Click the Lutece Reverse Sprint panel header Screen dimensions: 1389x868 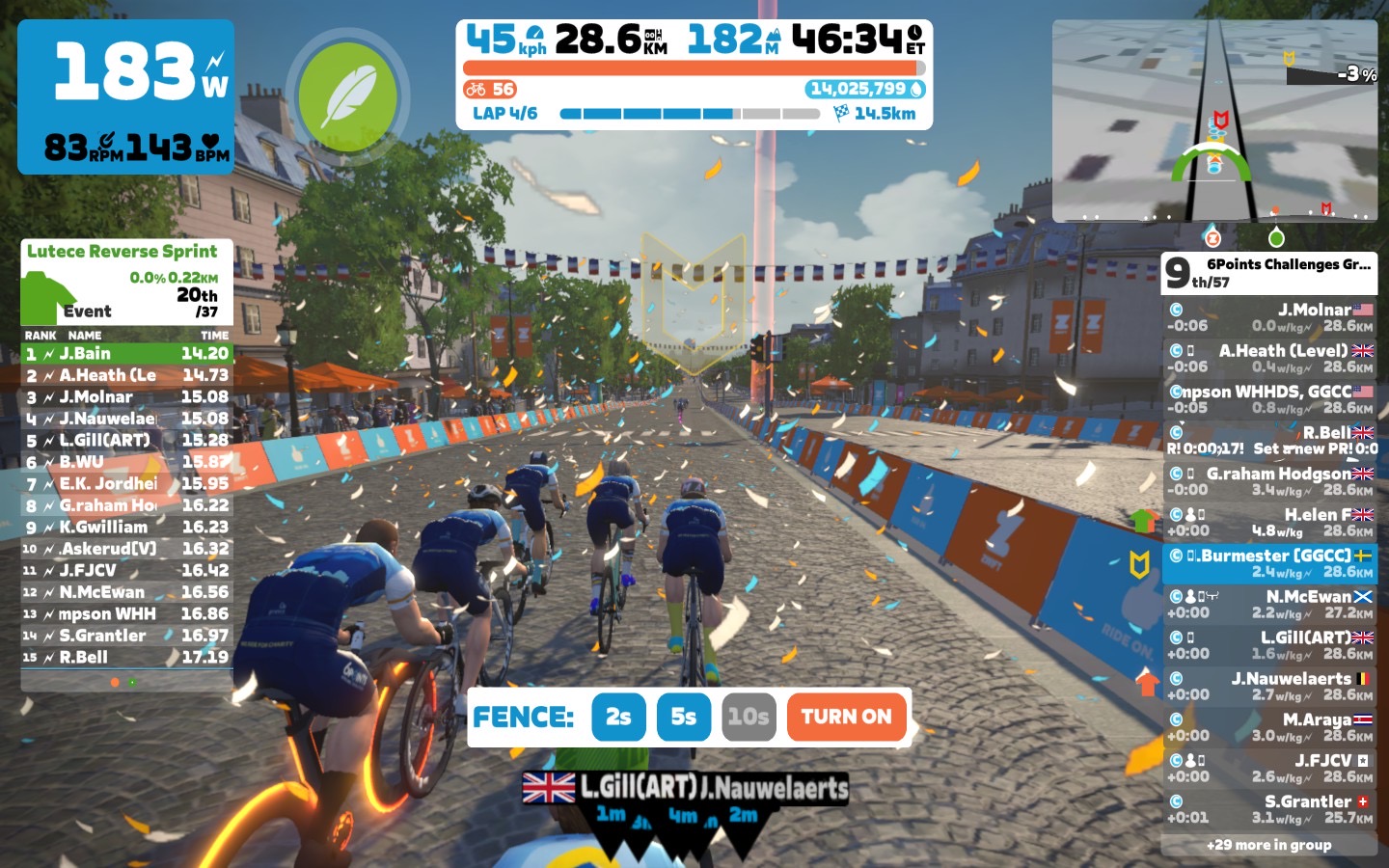click(x=123, y=252)
